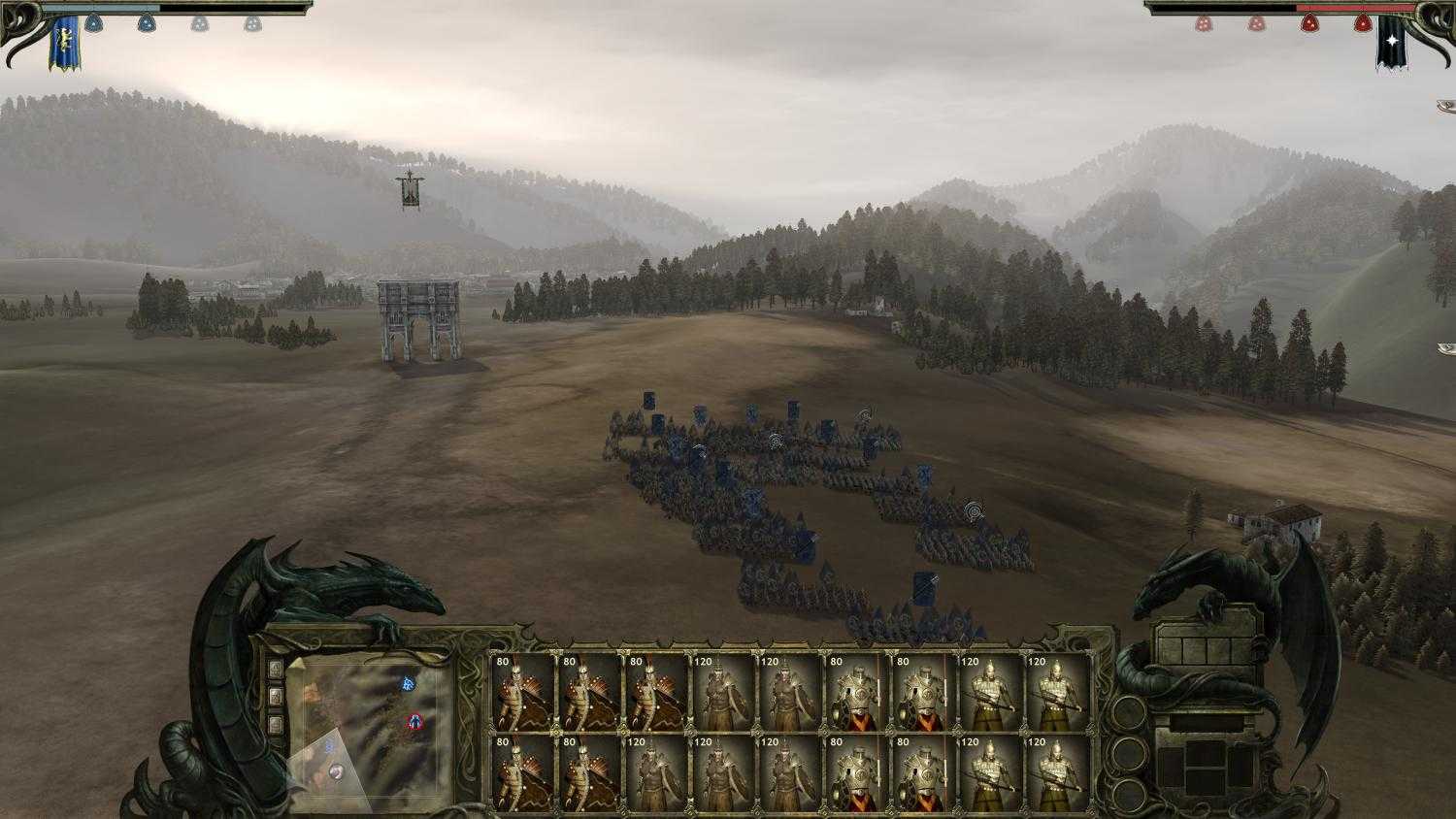
Task: Toggle the bottom map mode button beside minimap
Action: coord(275,722)
